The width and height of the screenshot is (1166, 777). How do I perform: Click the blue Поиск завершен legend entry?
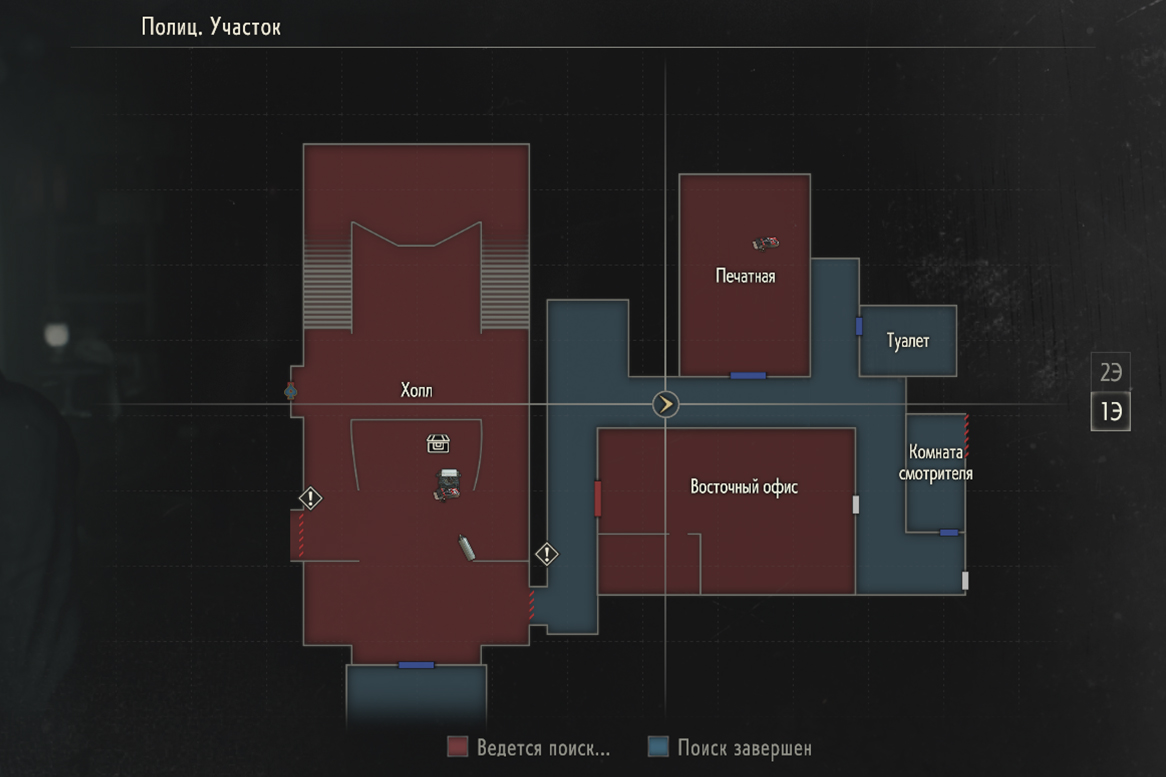(x=730, y=748)
